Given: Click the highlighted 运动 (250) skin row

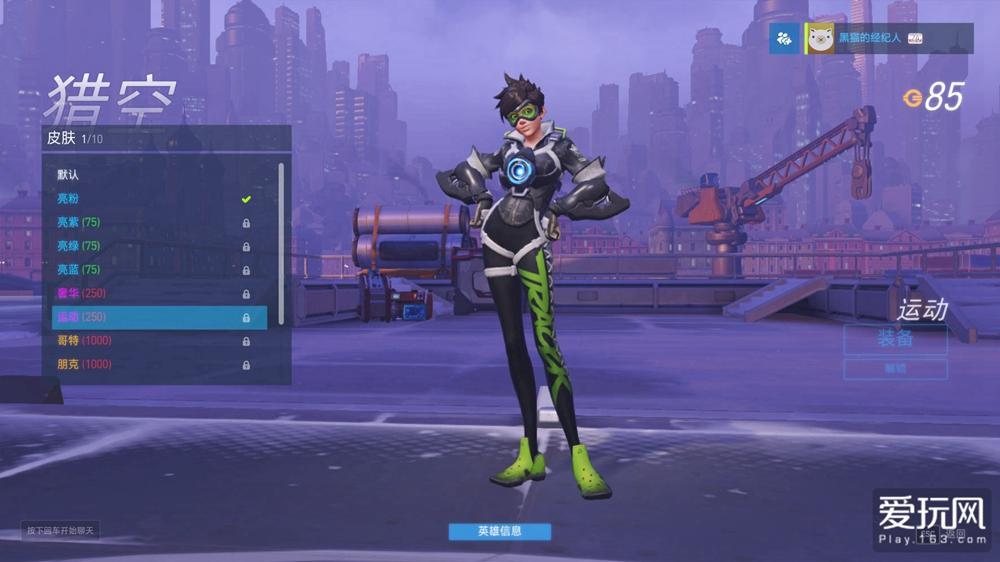Looking at the screenshot, I should click(159, 317).
